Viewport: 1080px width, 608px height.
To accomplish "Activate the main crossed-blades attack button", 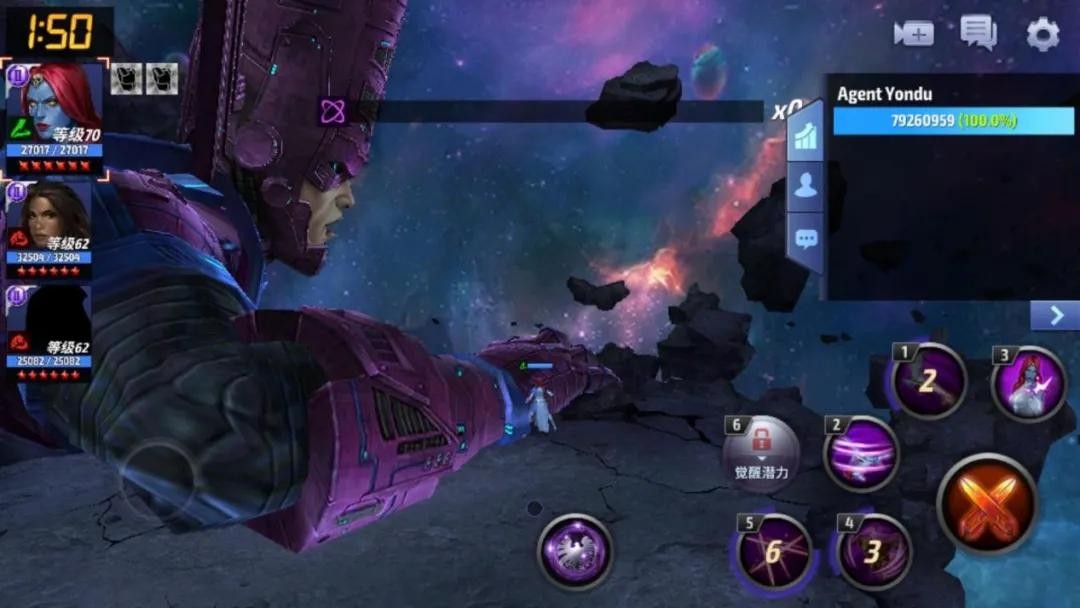I will click(x=987, y=503).
